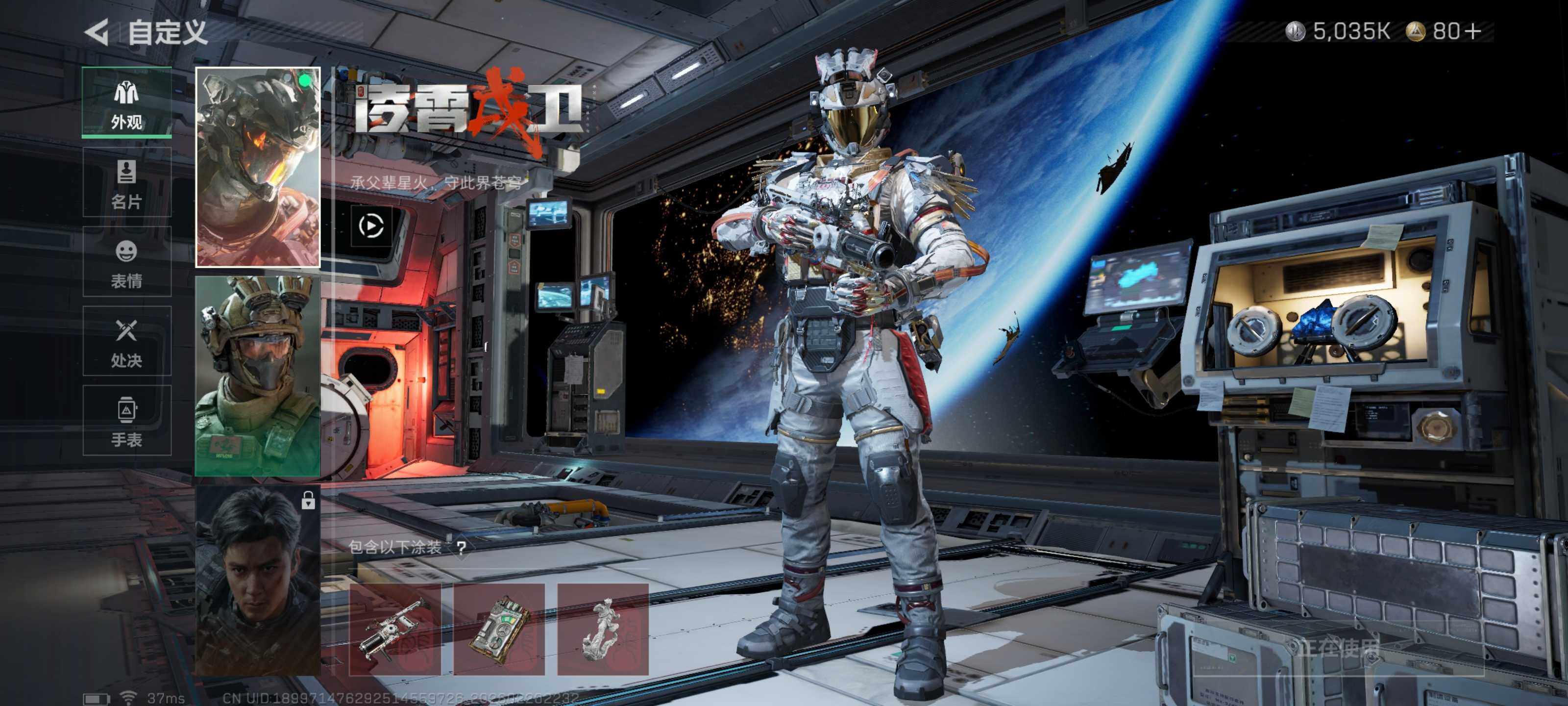Switch to the 外观 appearance tab
1568x706 pixels.
point(126,103)
